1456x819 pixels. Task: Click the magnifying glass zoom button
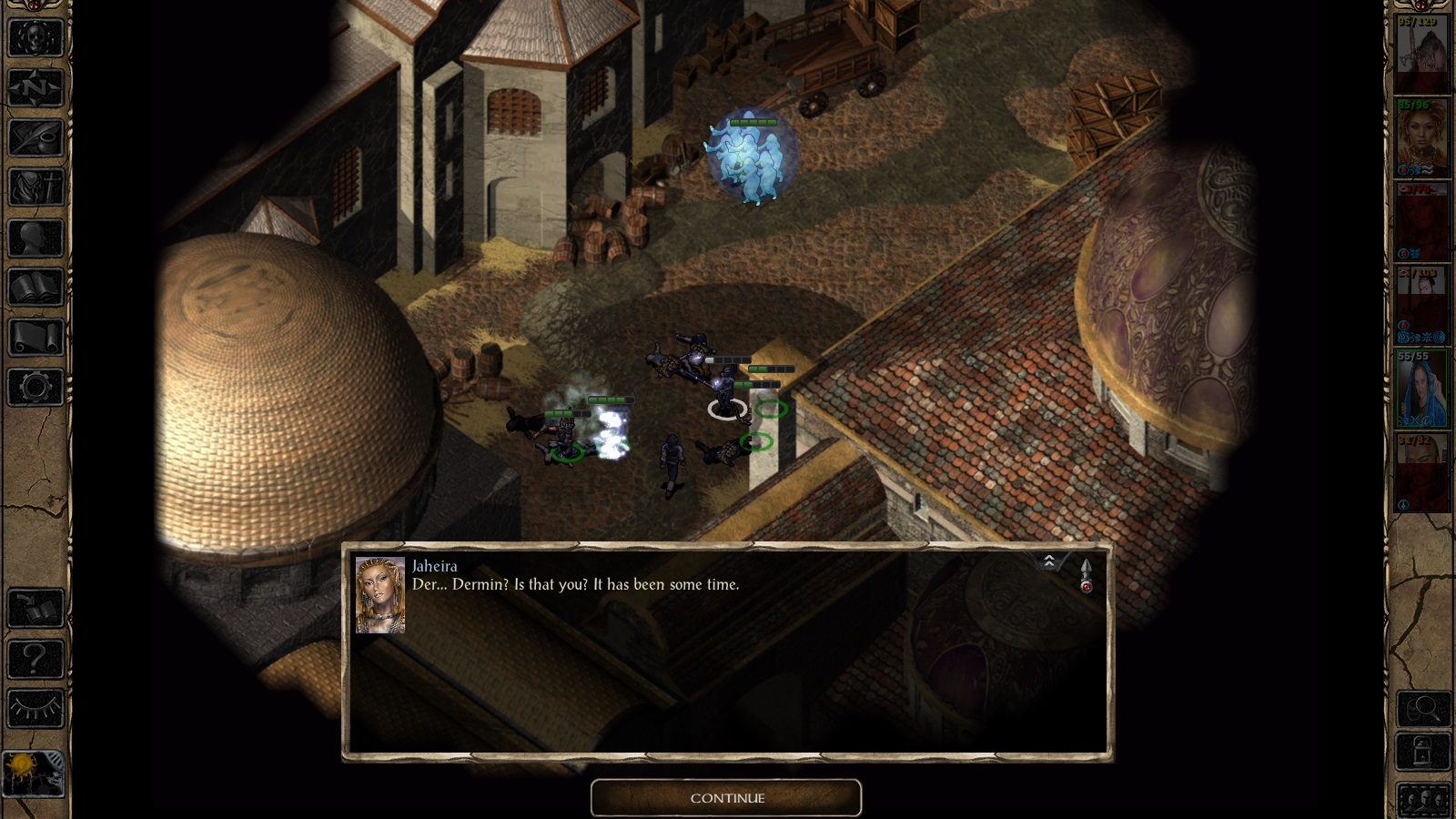[x=1424, y=708]
